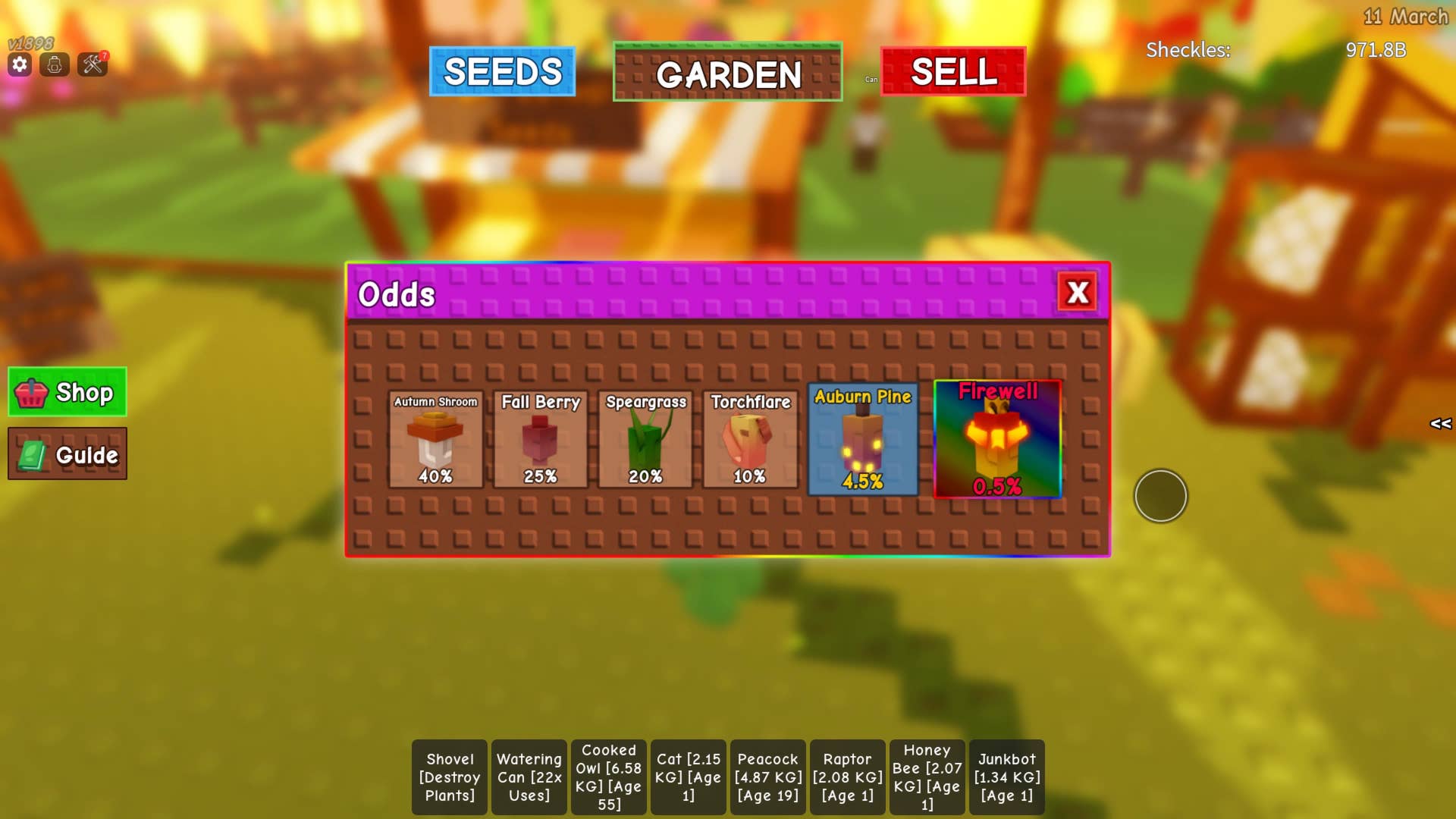
Task: Select the Autumn Shroom 40% tile
Action: point(435,439)
